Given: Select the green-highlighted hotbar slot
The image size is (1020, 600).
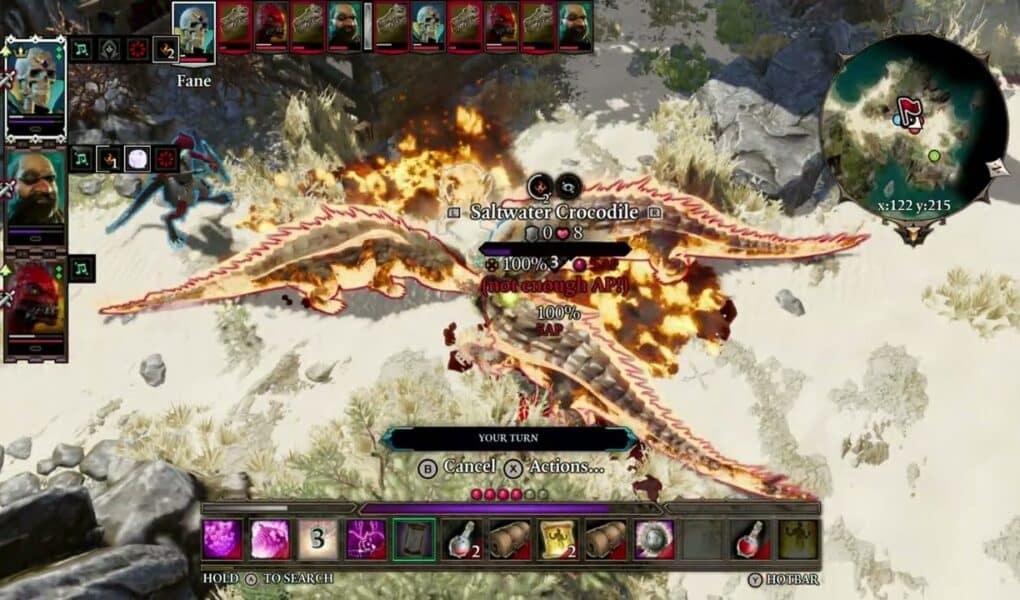Looking at the screenshot, I should (x=414, y=539).
